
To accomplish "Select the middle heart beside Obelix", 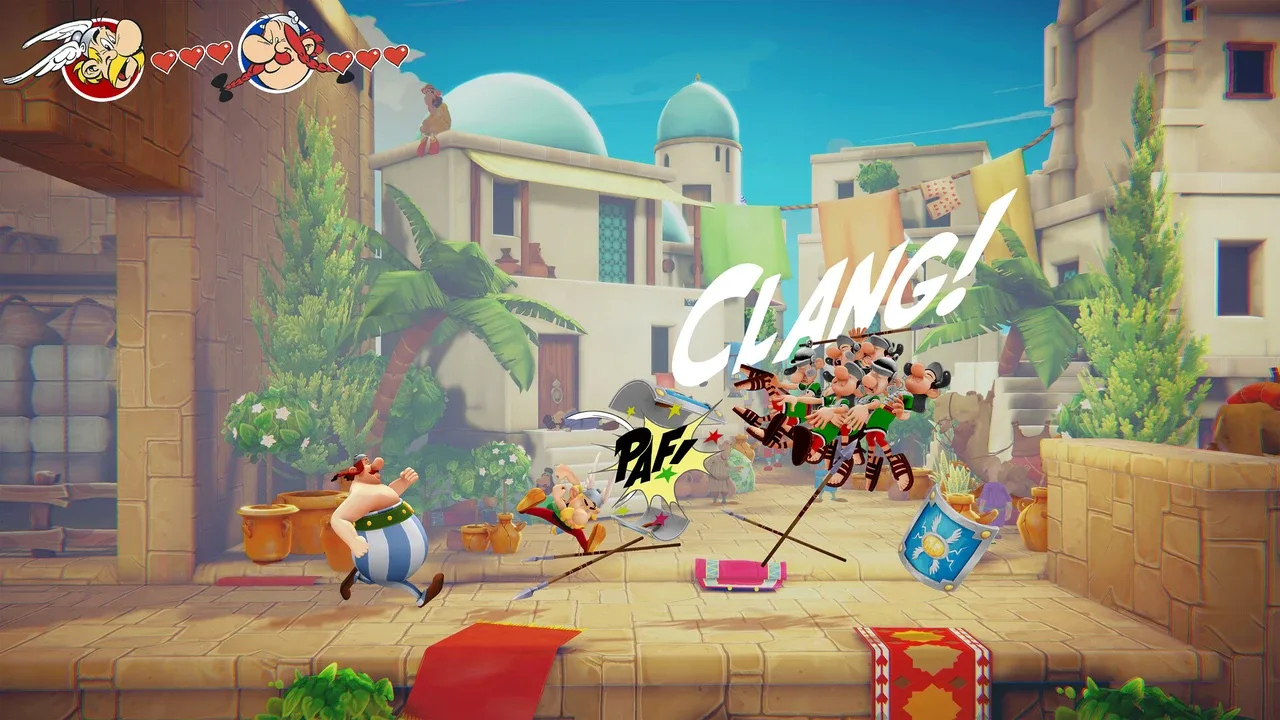I will click(x=366, y=57).
